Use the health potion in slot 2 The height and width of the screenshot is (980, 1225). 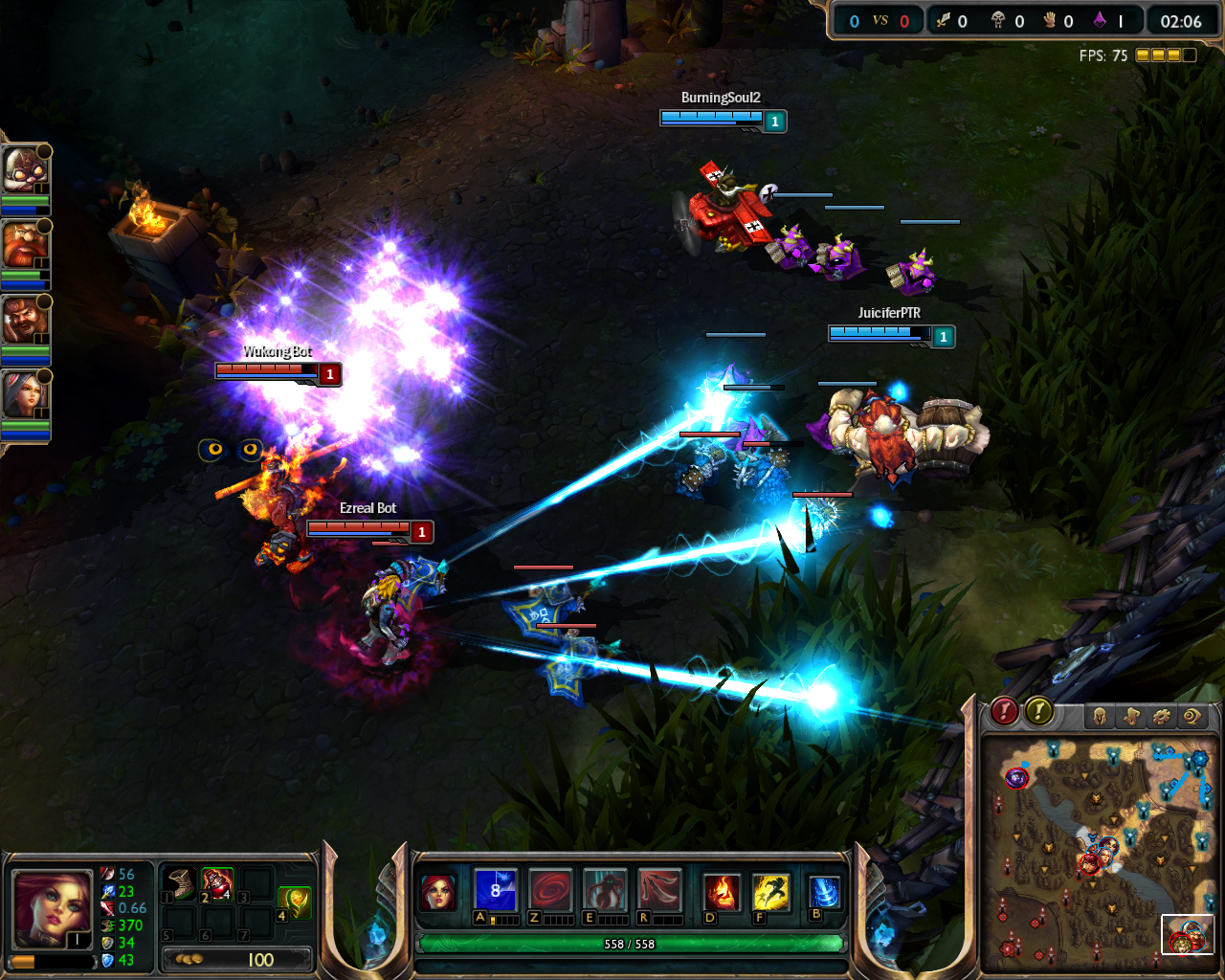[218, 883]
